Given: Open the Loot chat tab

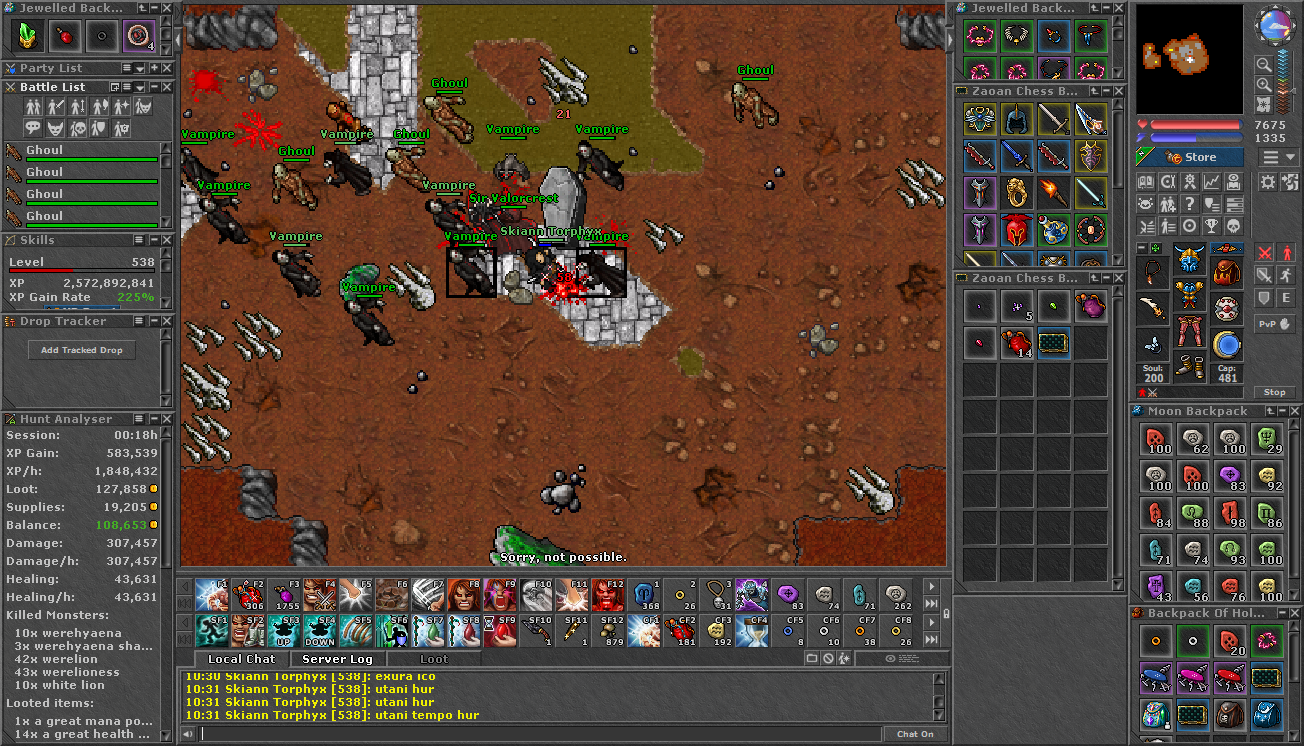Looking at the screenshot, I should click(434, 659).
